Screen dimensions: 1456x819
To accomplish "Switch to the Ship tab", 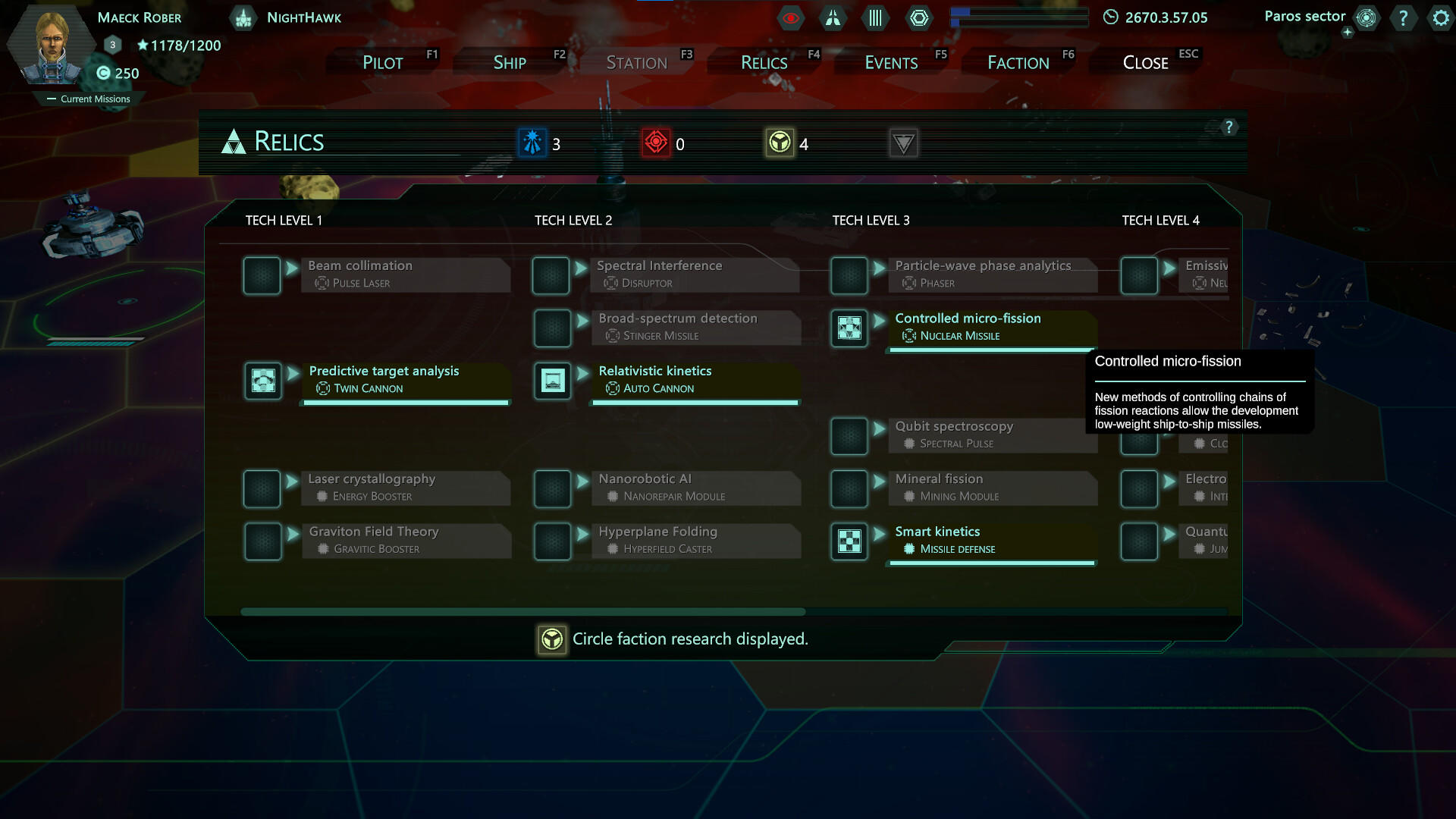I will (510, 62).
